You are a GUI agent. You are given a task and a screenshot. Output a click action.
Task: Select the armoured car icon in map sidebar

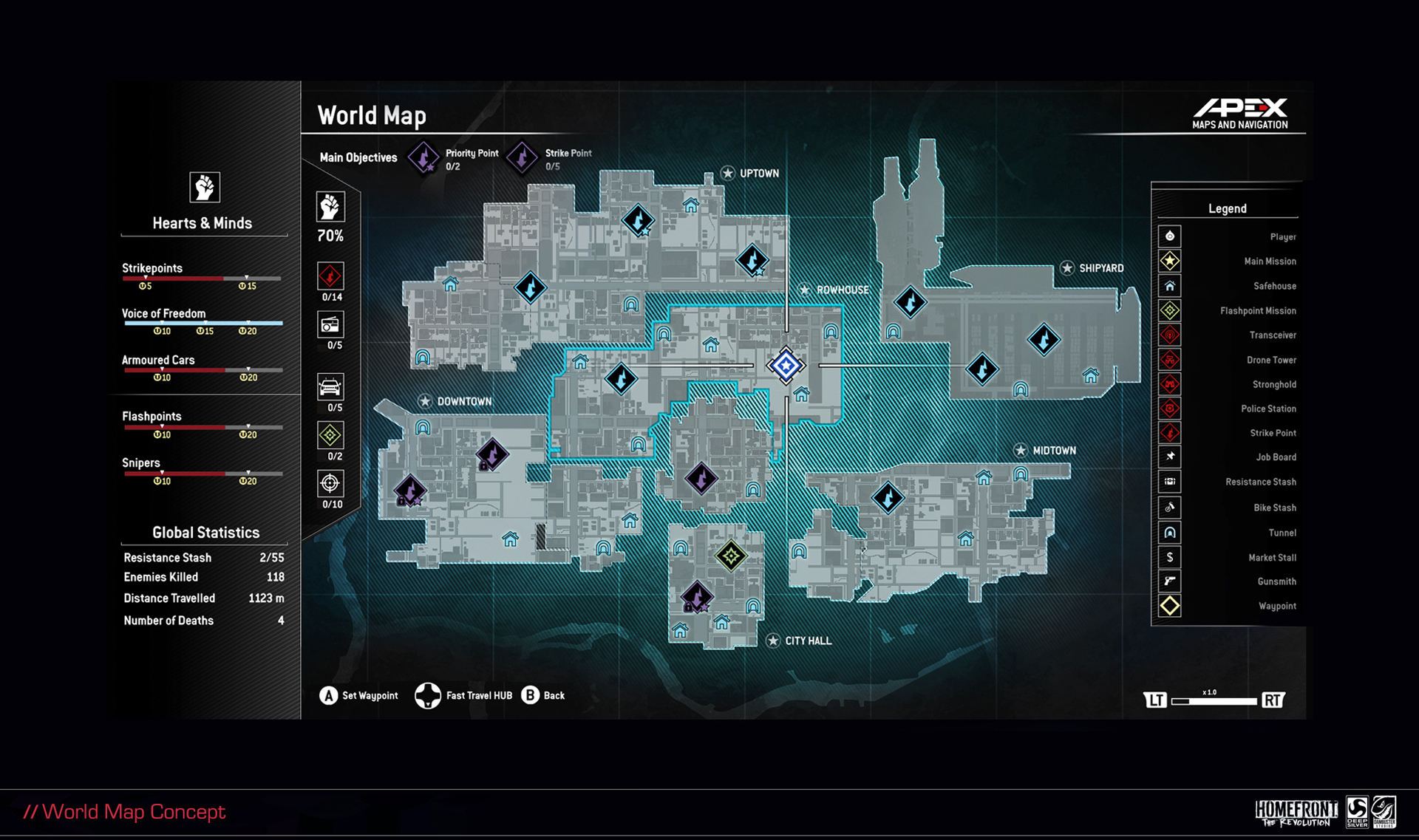click(330, 386)
